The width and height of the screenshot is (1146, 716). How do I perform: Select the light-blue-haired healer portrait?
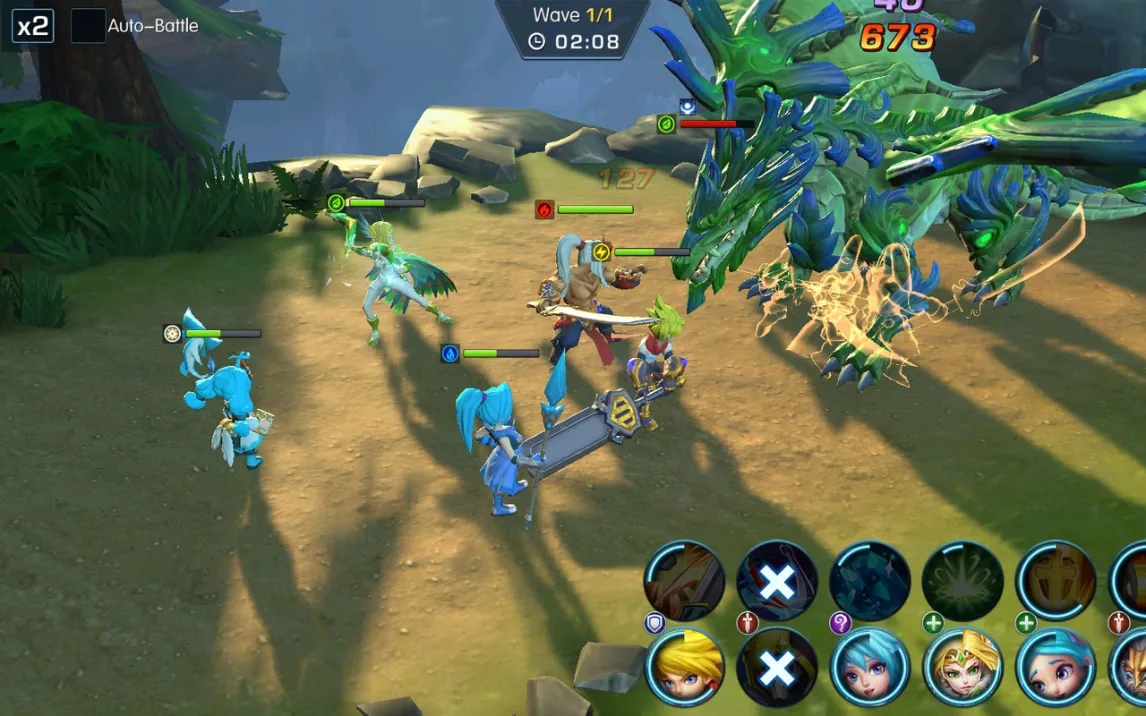click(1056, 667)
